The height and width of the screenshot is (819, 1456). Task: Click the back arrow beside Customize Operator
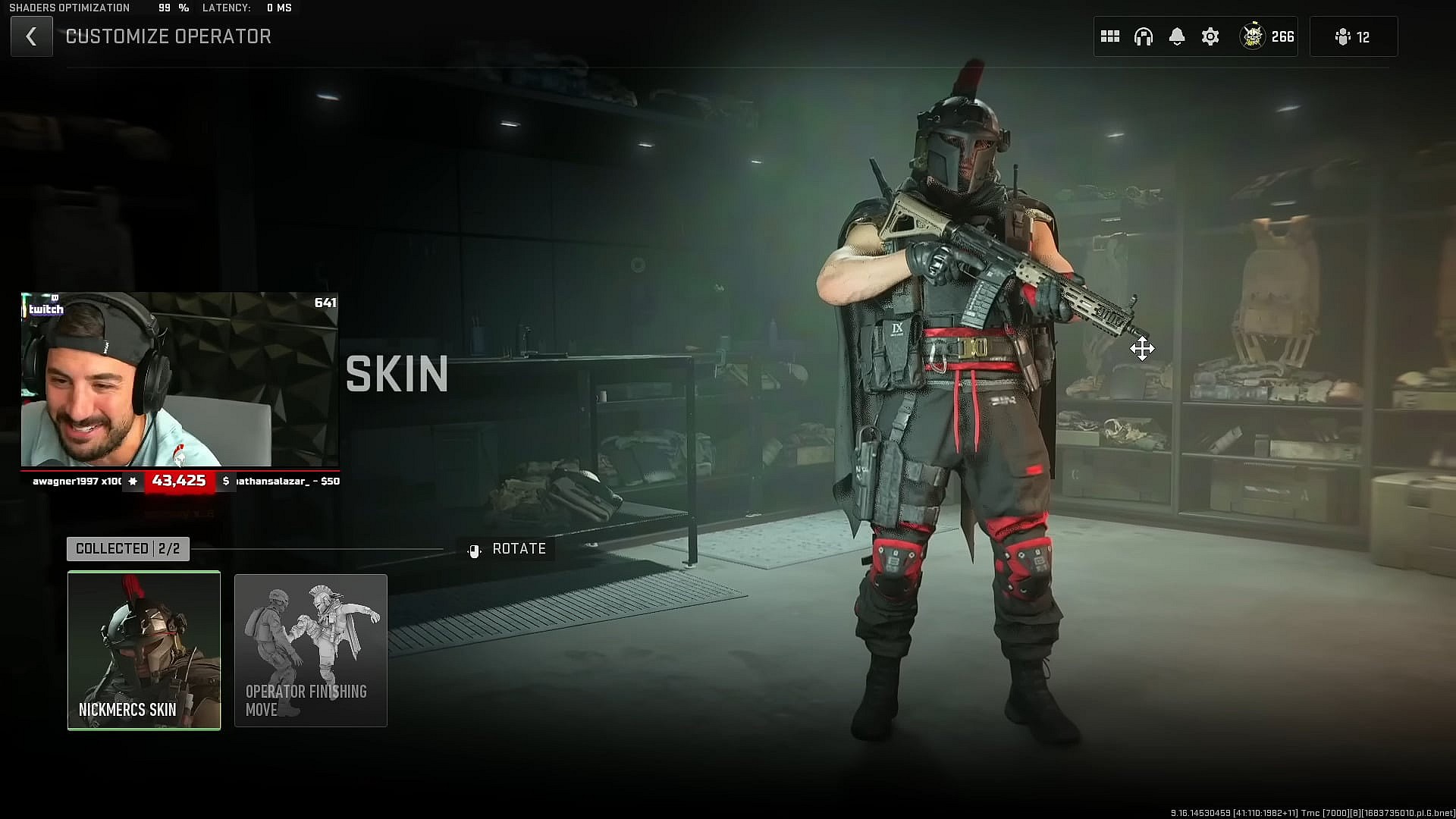(31, 36)
